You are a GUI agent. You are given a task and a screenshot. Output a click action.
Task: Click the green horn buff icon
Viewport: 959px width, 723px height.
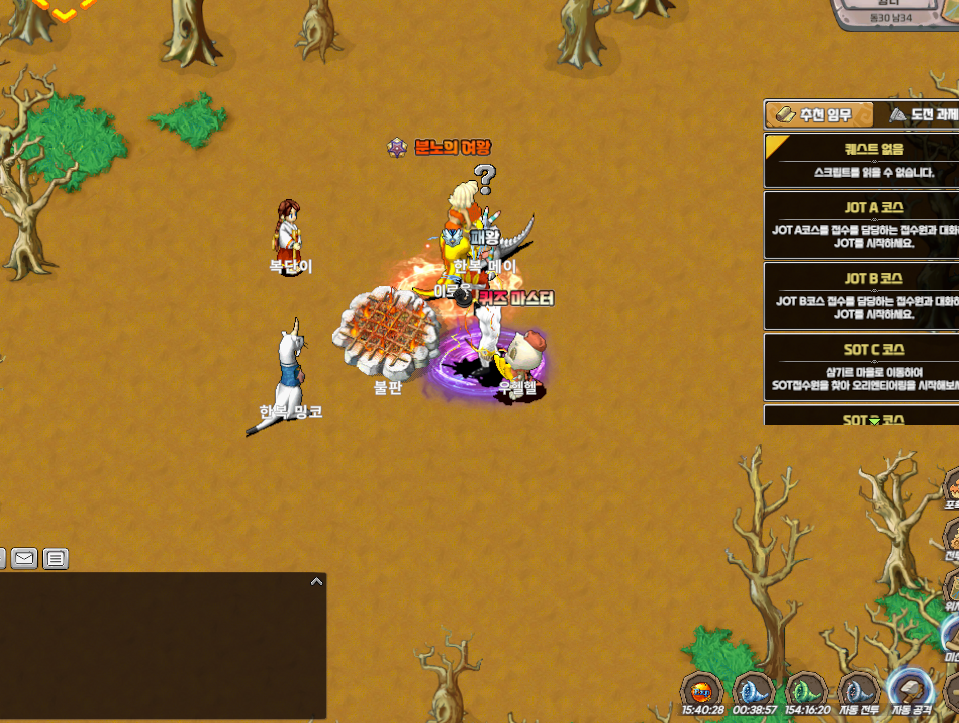point(806,690)
